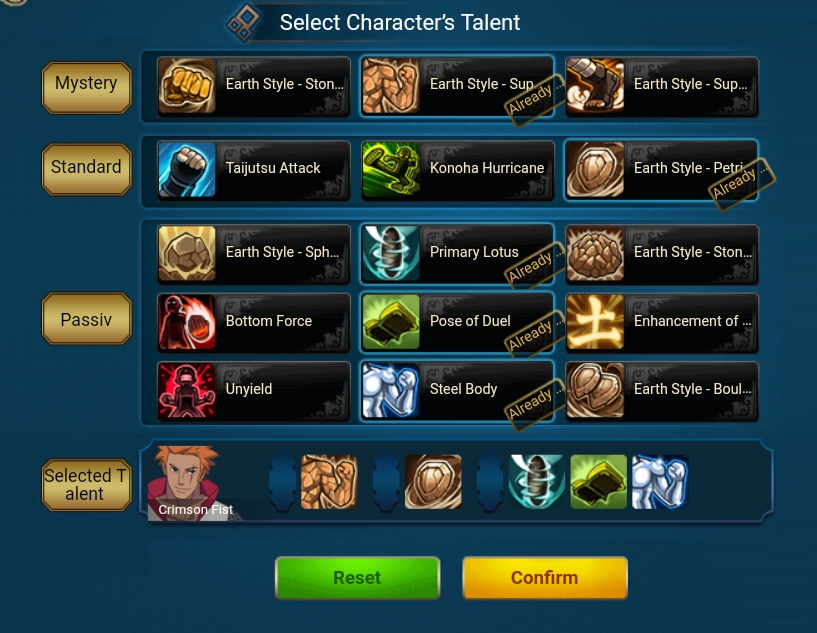Reset the talent selection

click(357, 578)
